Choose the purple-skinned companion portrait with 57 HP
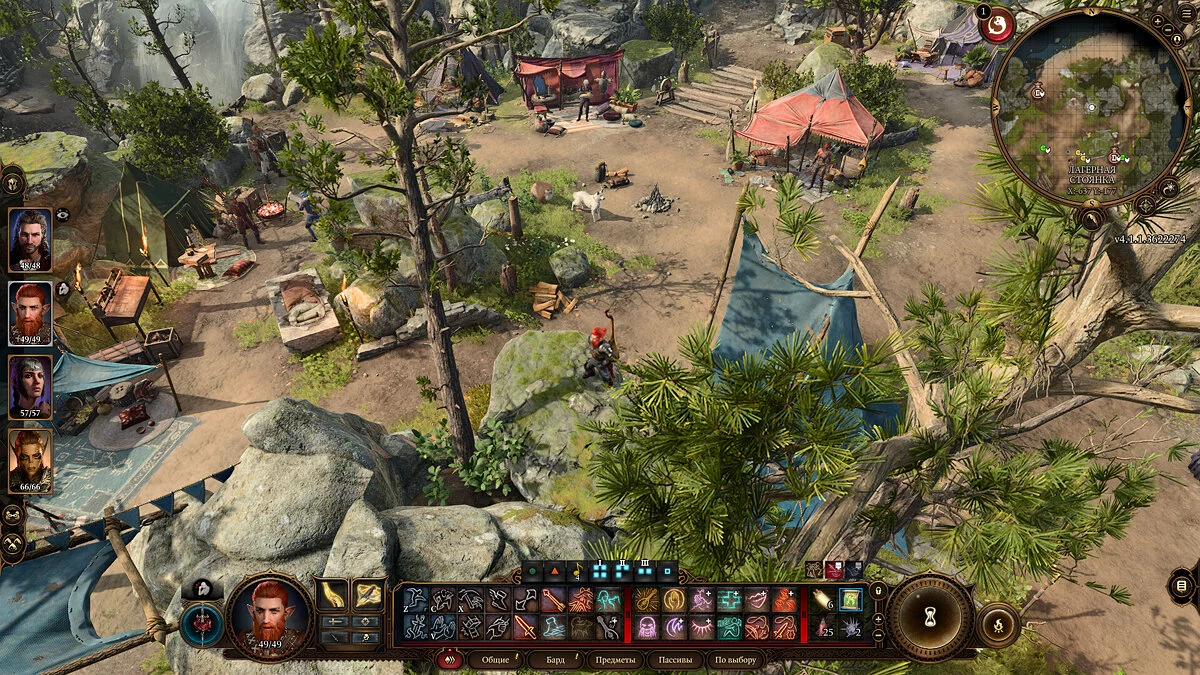 (31, 386)
